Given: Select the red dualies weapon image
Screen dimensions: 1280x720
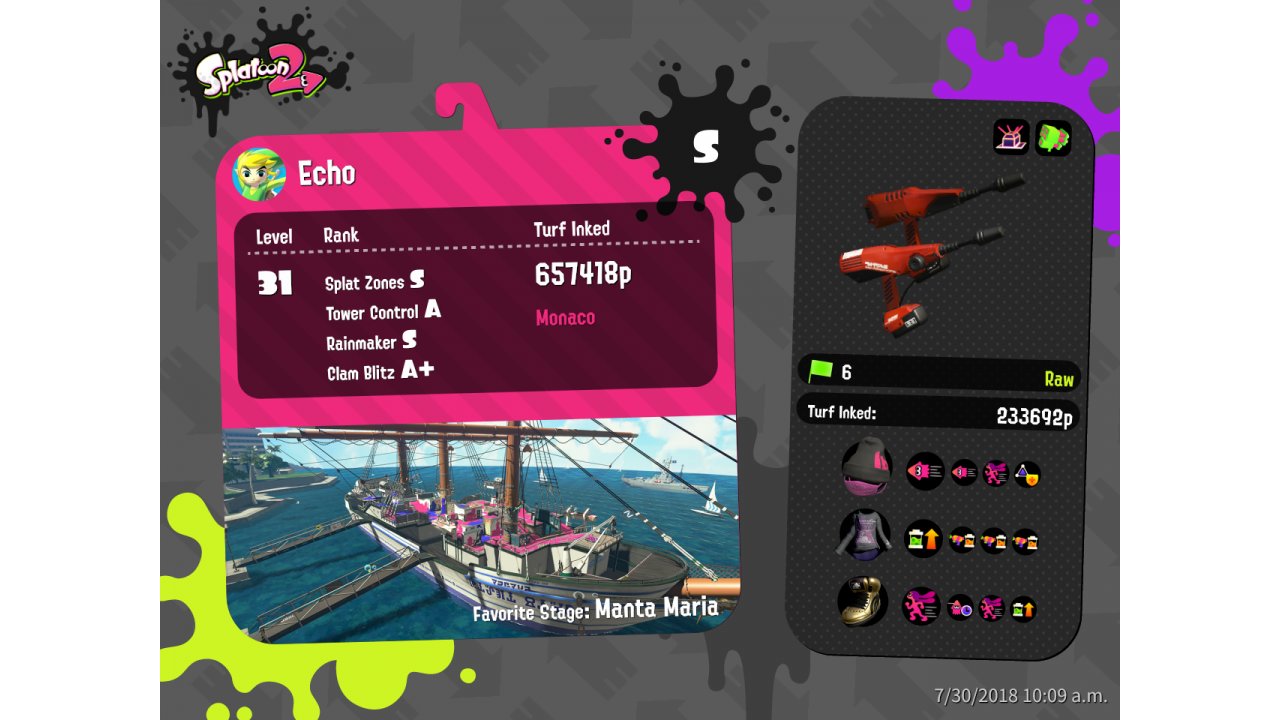Looking at the screenshot, I should (925, 250).
